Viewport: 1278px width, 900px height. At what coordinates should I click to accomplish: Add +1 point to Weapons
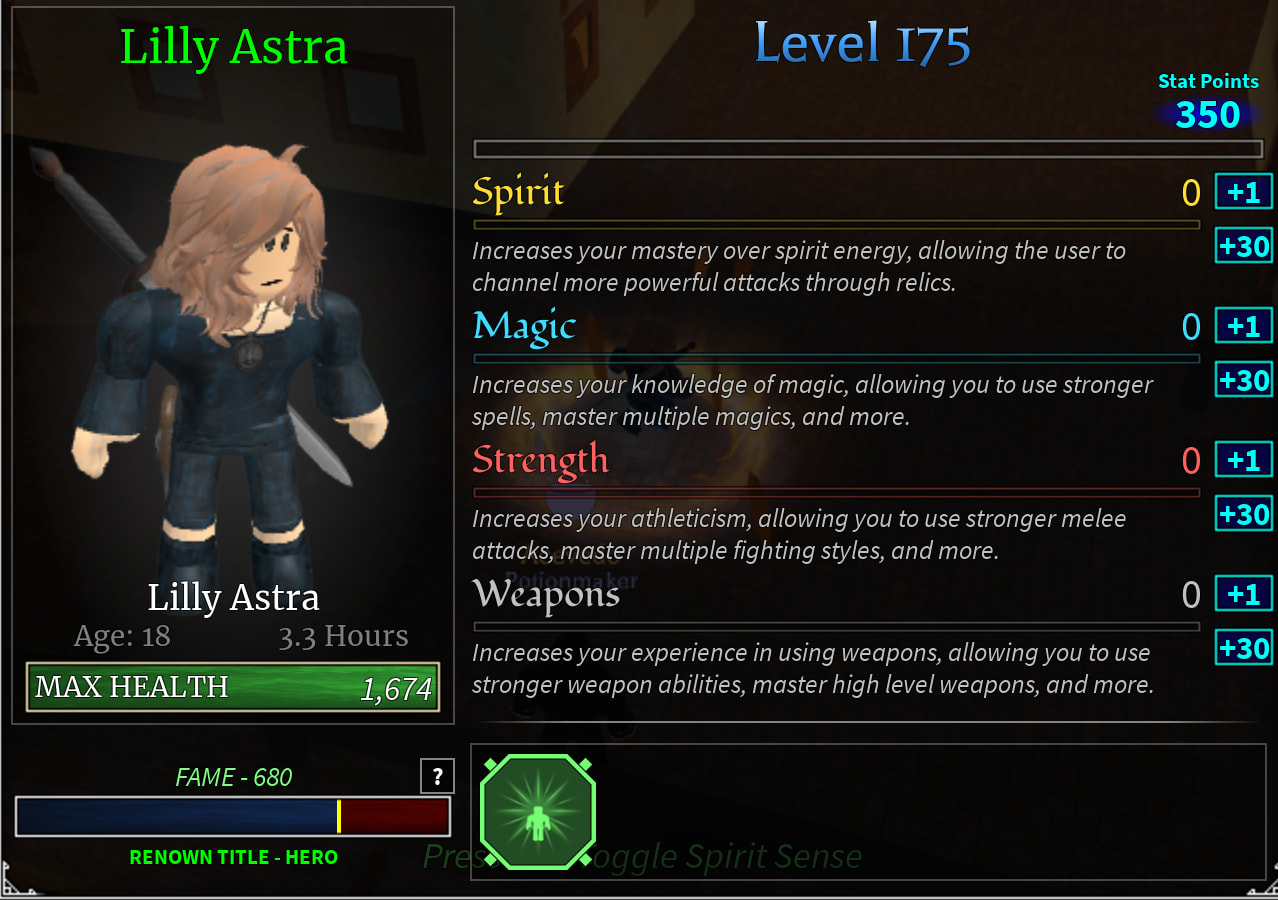[1243, 594]
